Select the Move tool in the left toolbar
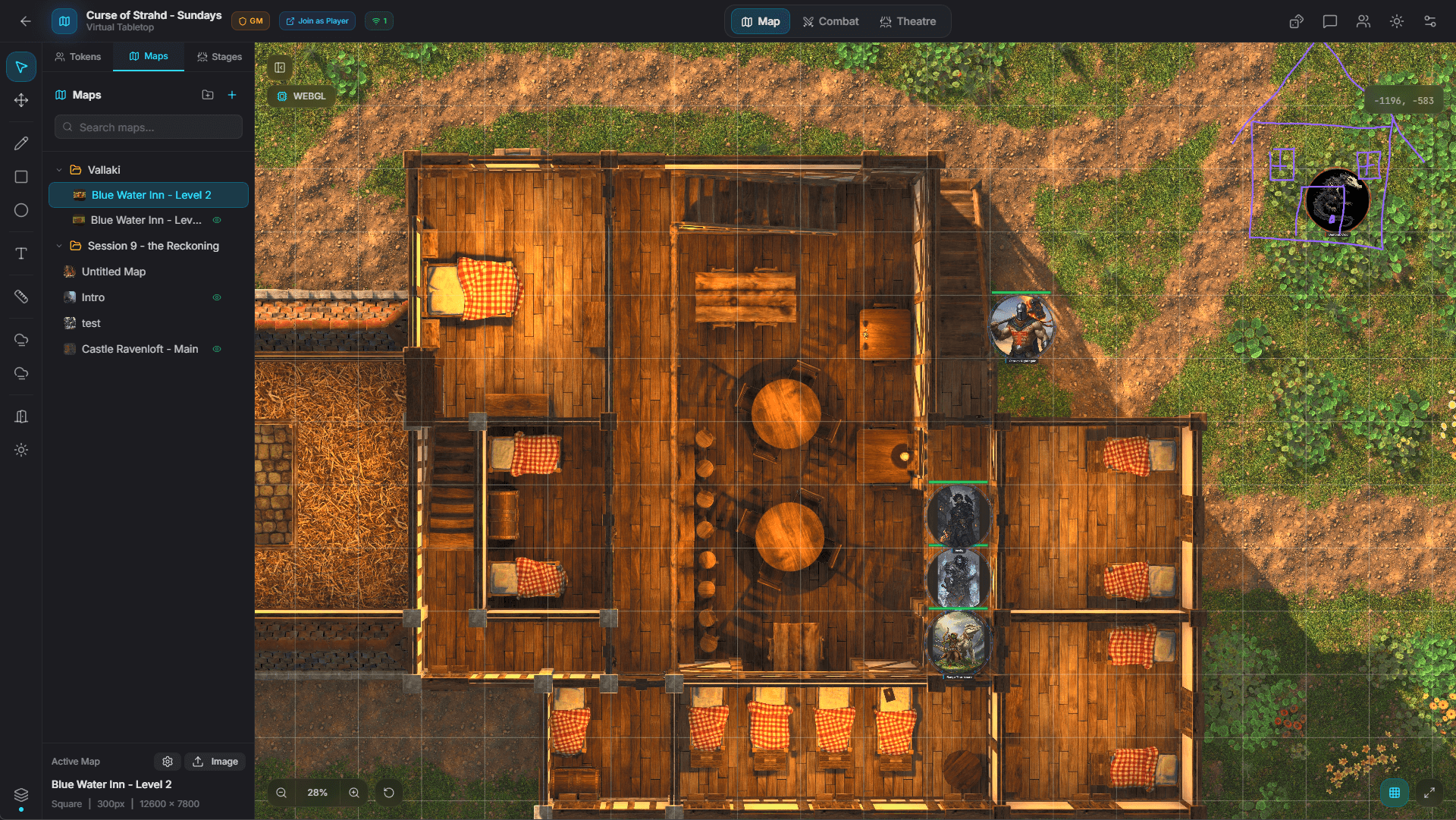1456x820 pixels. point(21,99)
